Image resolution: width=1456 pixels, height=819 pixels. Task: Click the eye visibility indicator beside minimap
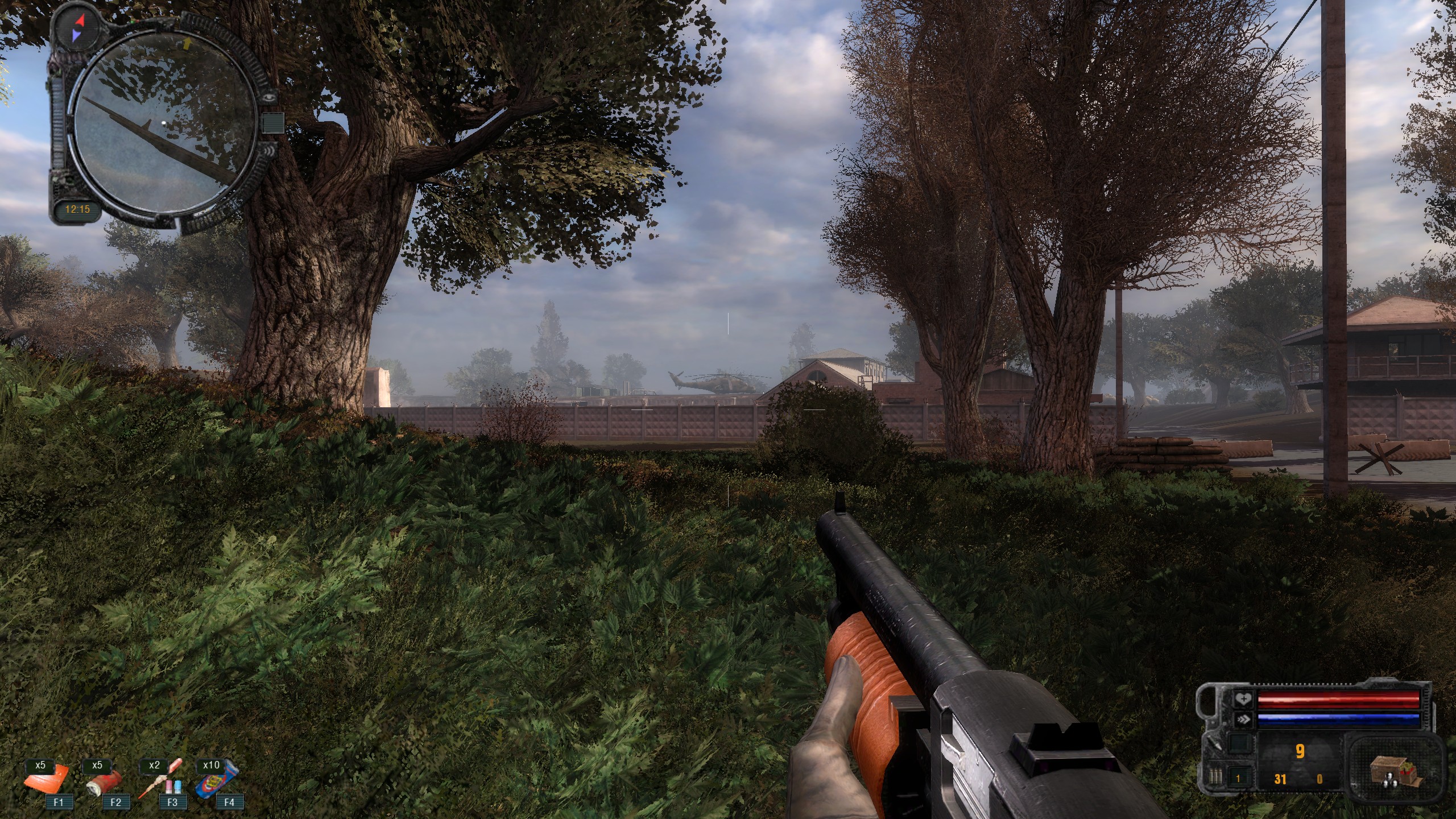(x=269, y=98)
